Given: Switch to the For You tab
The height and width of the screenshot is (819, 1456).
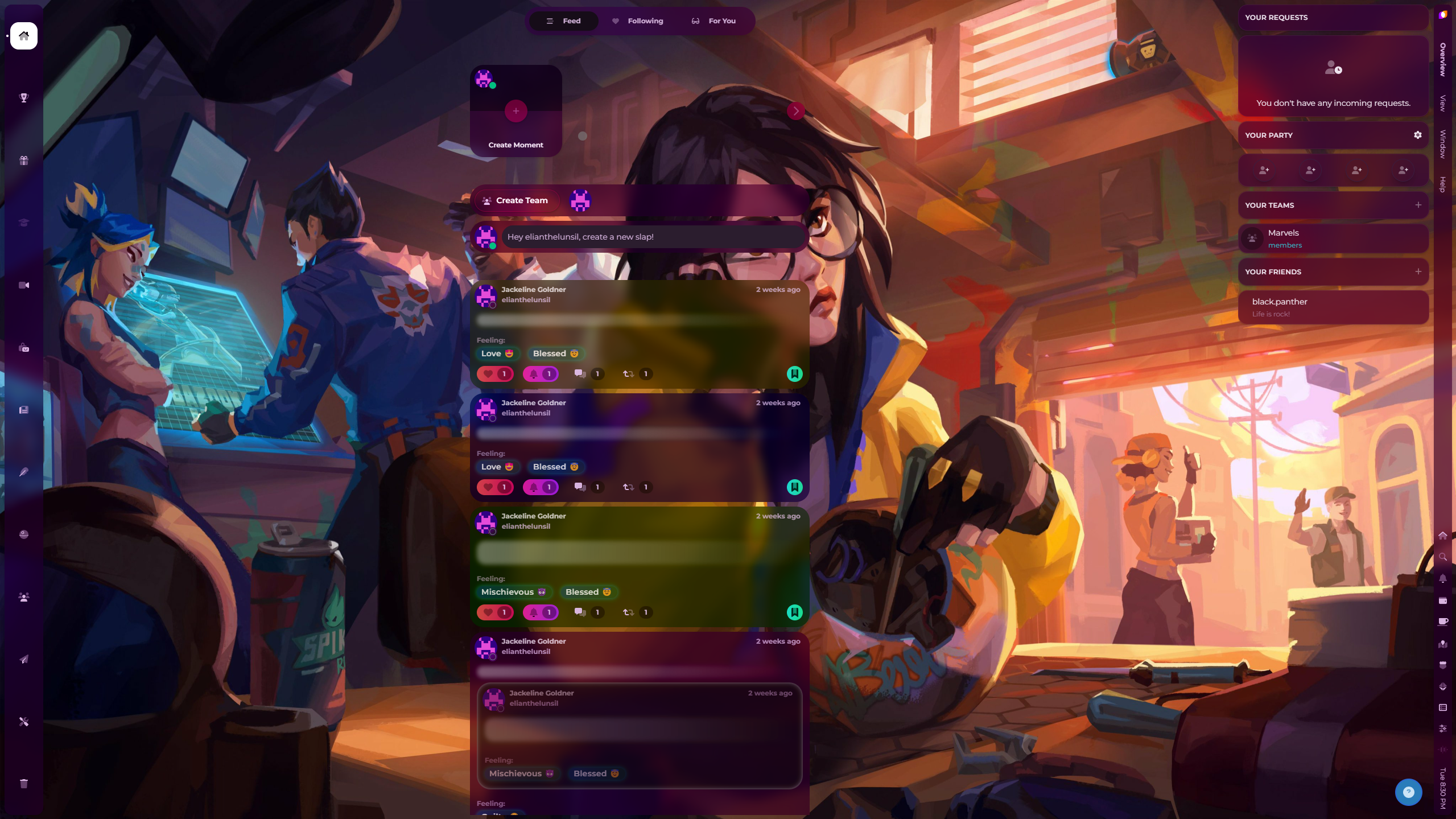Looking at the screenshot, I should click(714, 21).
